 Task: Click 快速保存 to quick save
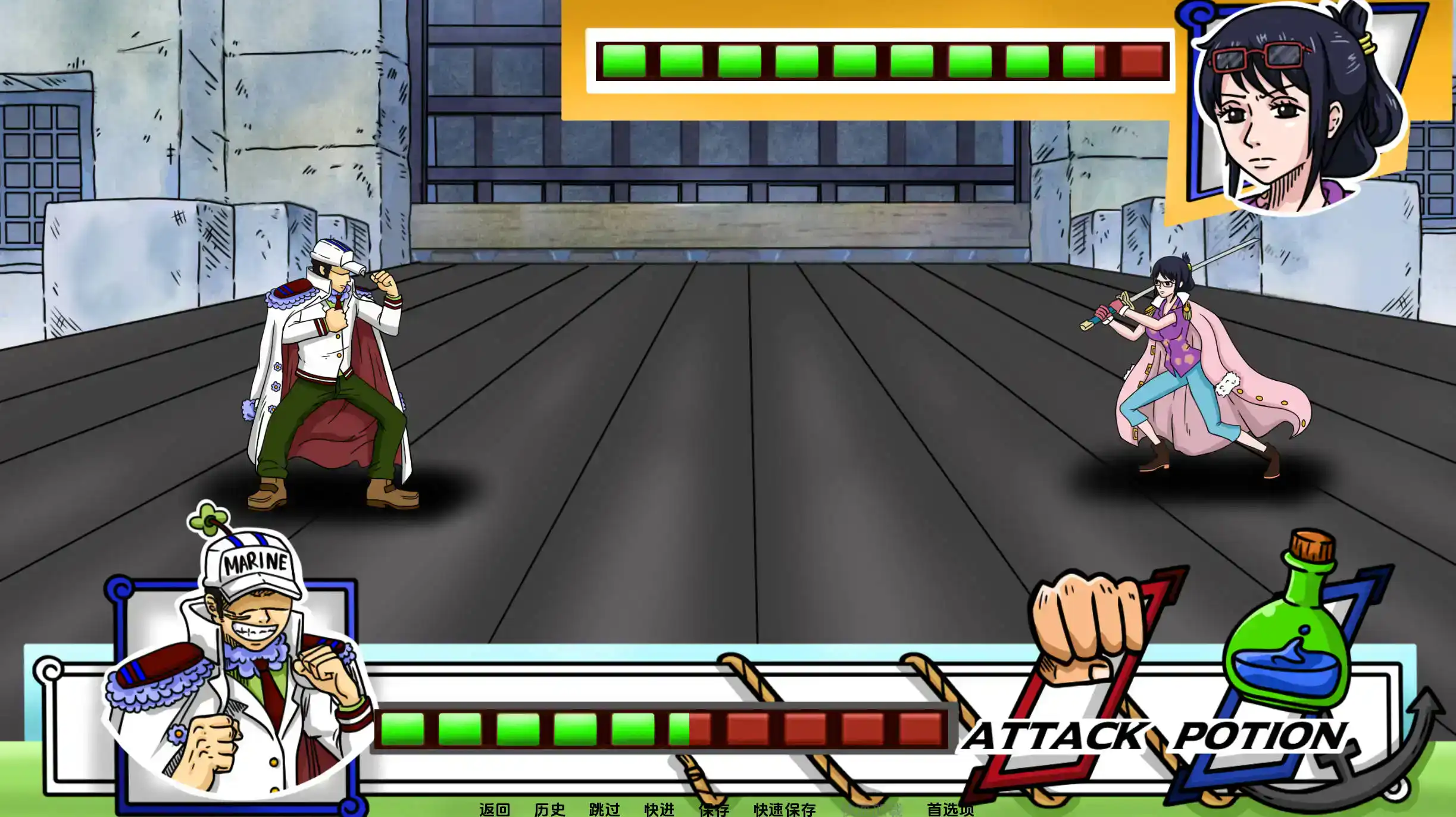[x=786, y=809]
